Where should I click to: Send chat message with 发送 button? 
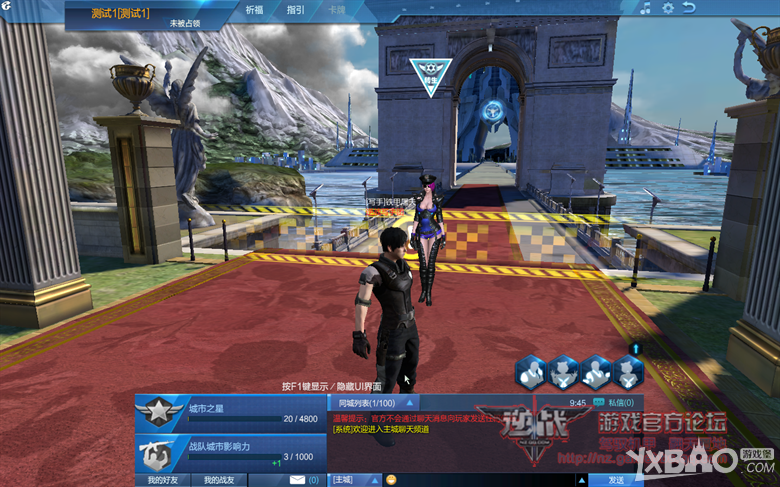(x=616, y=480)
